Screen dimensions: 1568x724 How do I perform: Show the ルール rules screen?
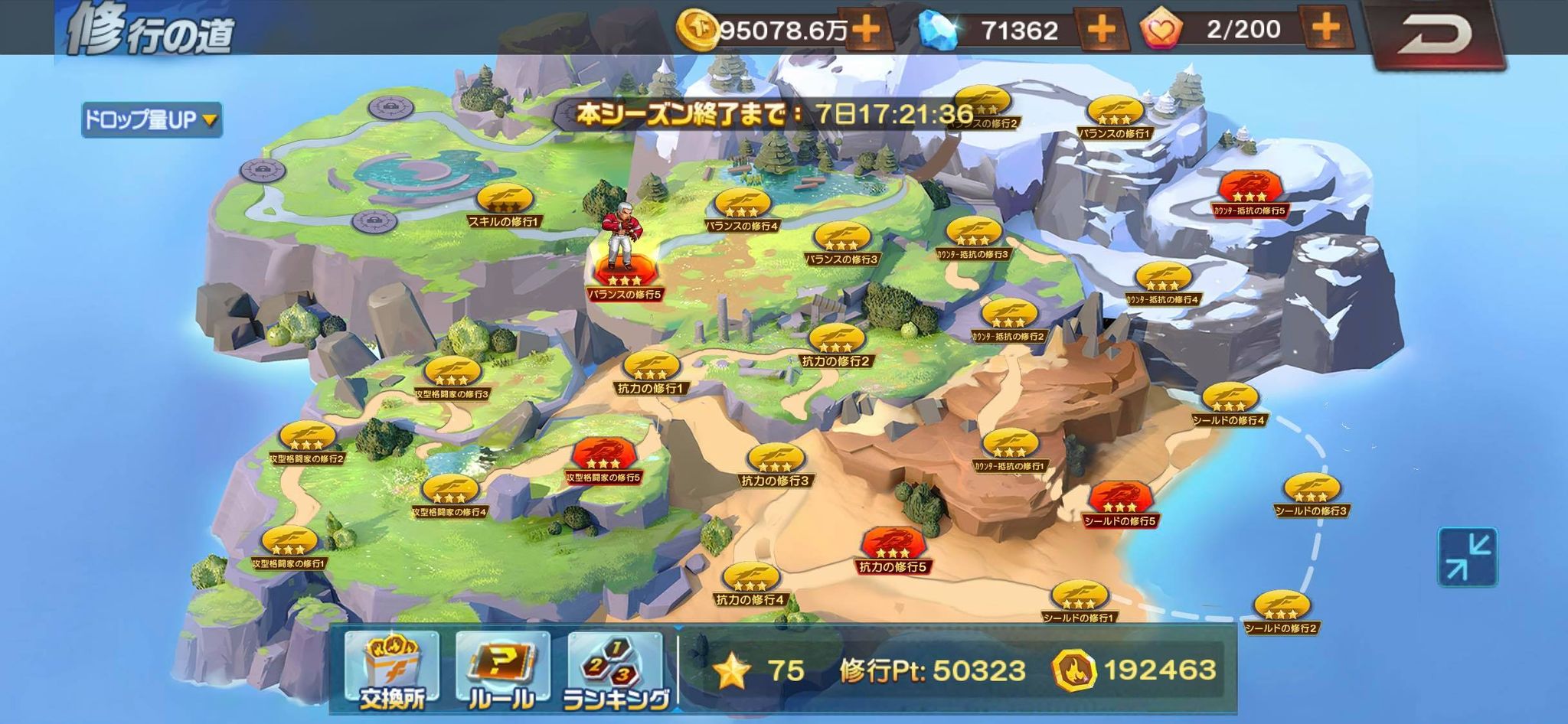pos(501,670)
